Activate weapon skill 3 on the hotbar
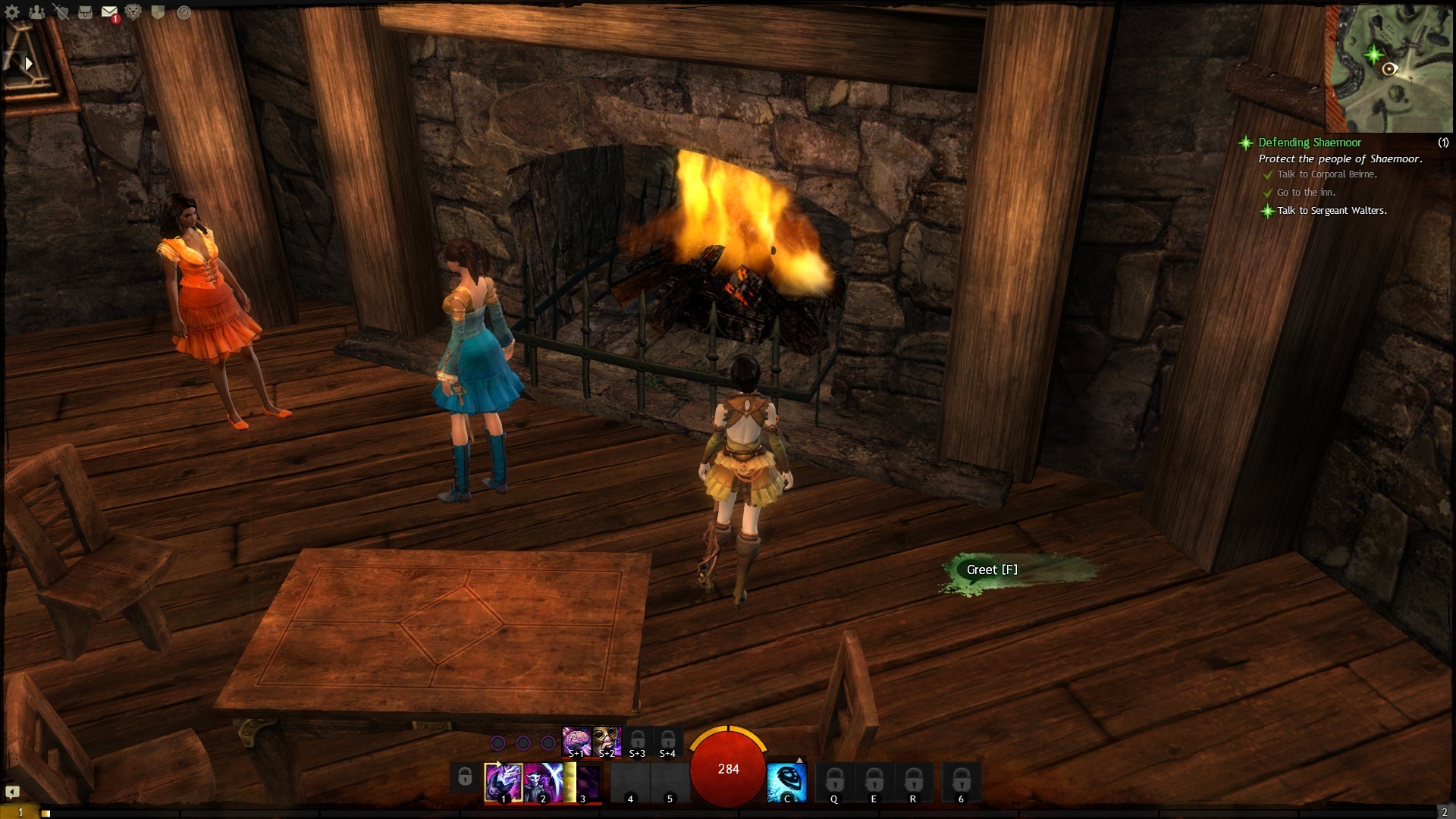The width and height of the screenshot is (1456, 819). [x=583, y=782]
